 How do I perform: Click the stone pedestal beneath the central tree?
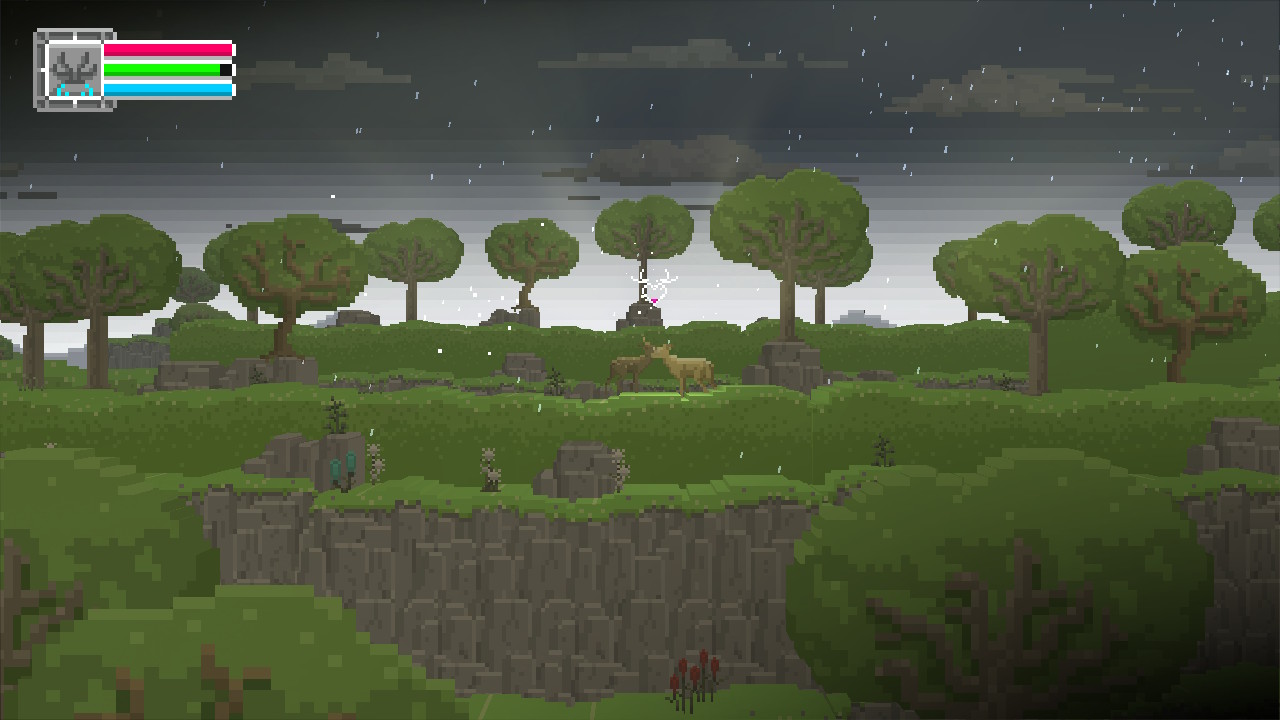pyautogui.click(x=643, y=316)
